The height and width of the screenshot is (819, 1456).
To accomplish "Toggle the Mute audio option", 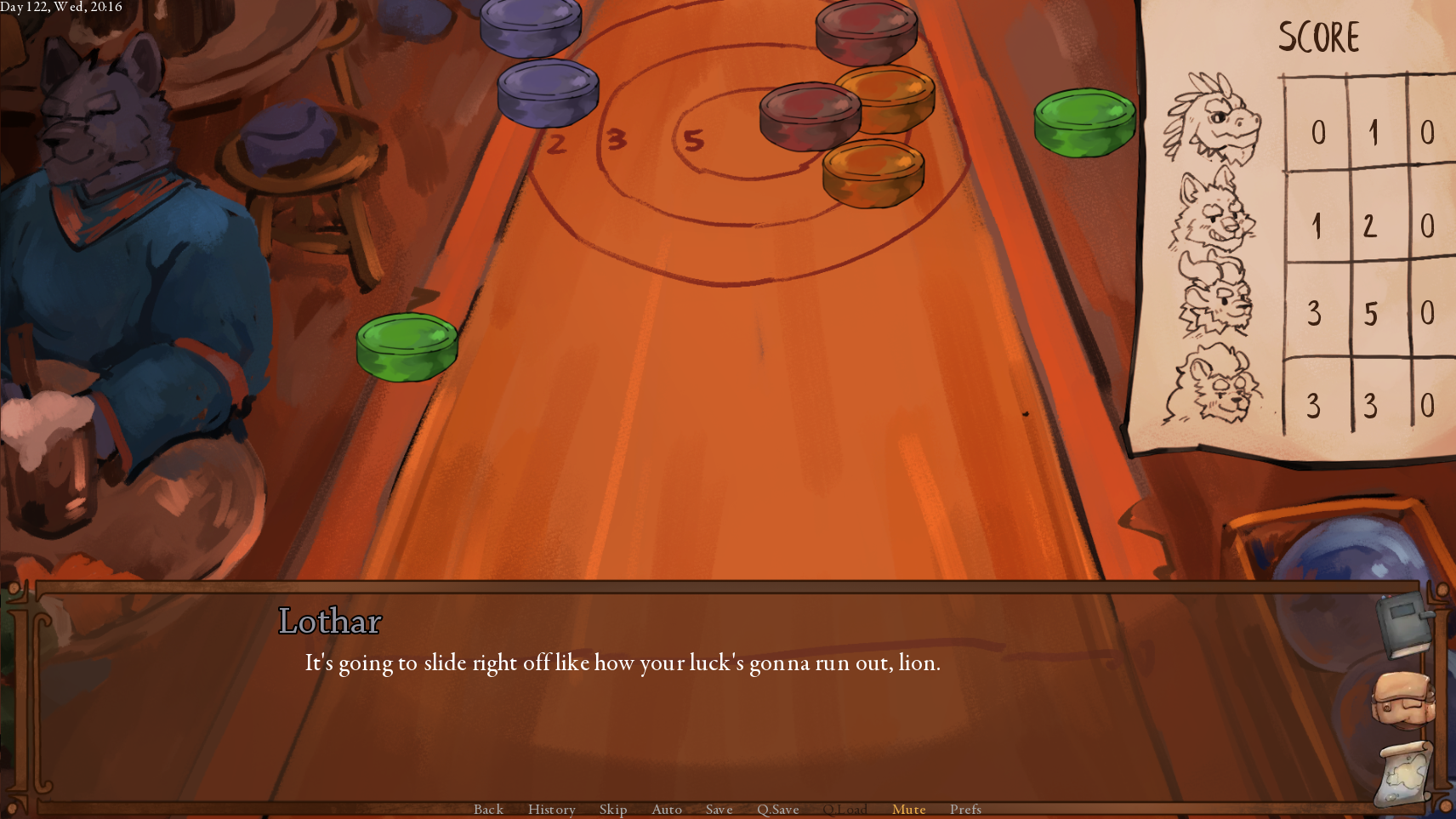I will tap(908, 809).
